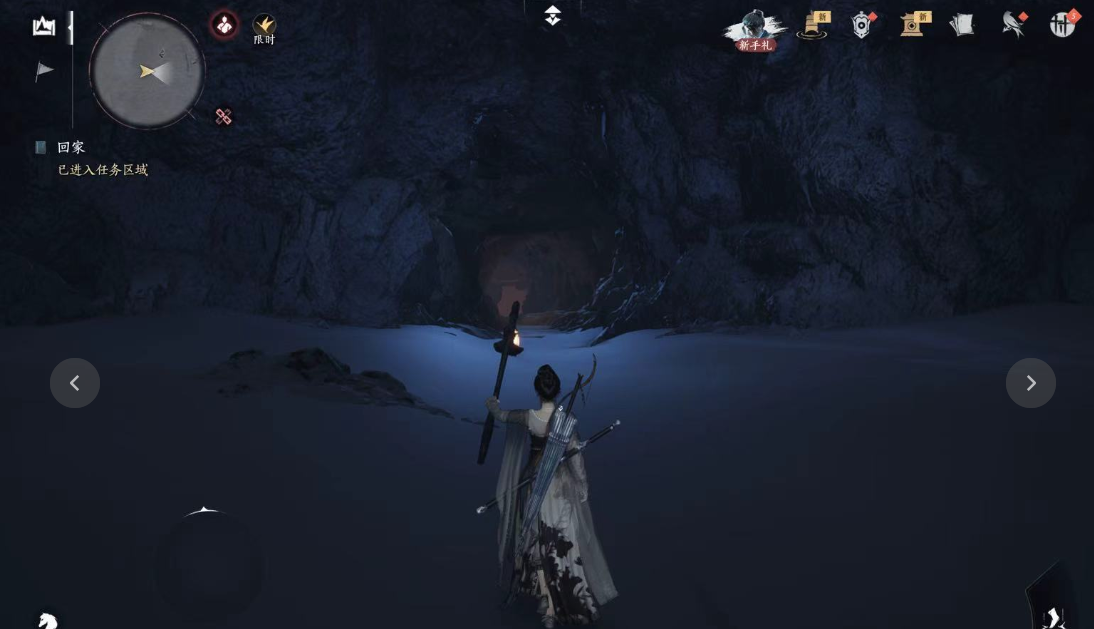Click the shield emblem icon
This screenshot has width=1094, height=629.
[x=862, y=26]
